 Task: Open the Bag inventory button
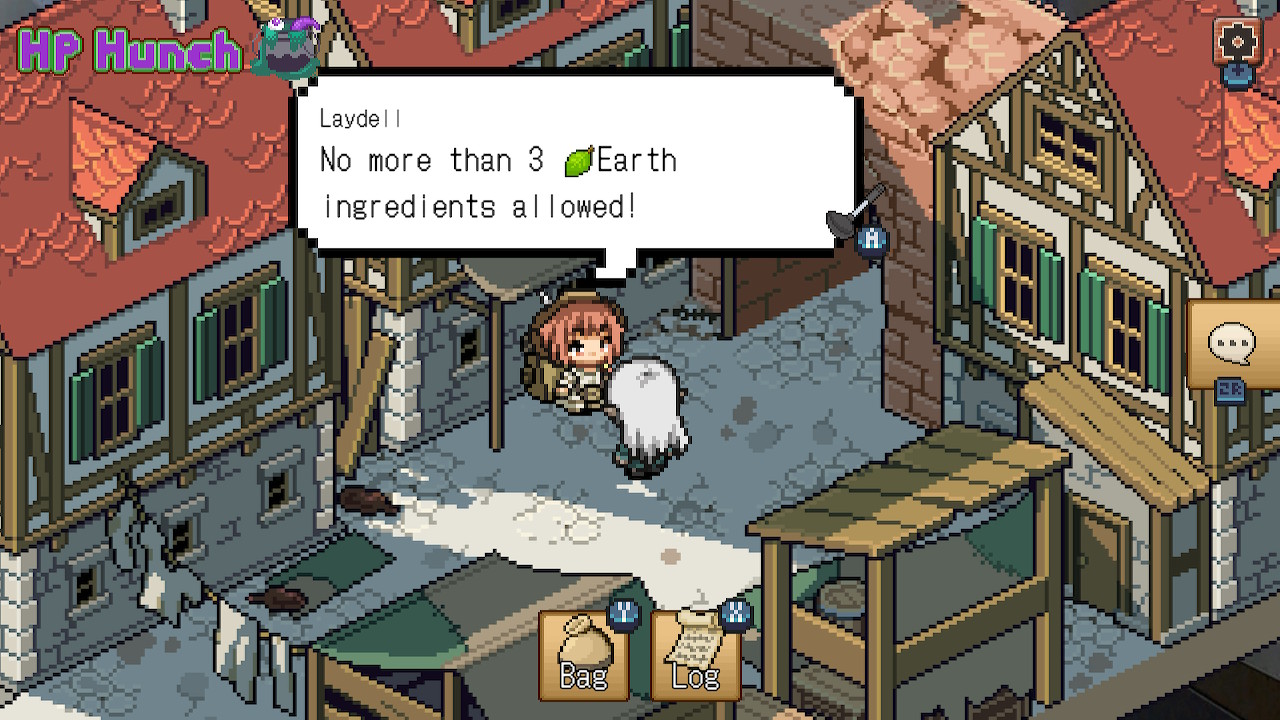584,655
